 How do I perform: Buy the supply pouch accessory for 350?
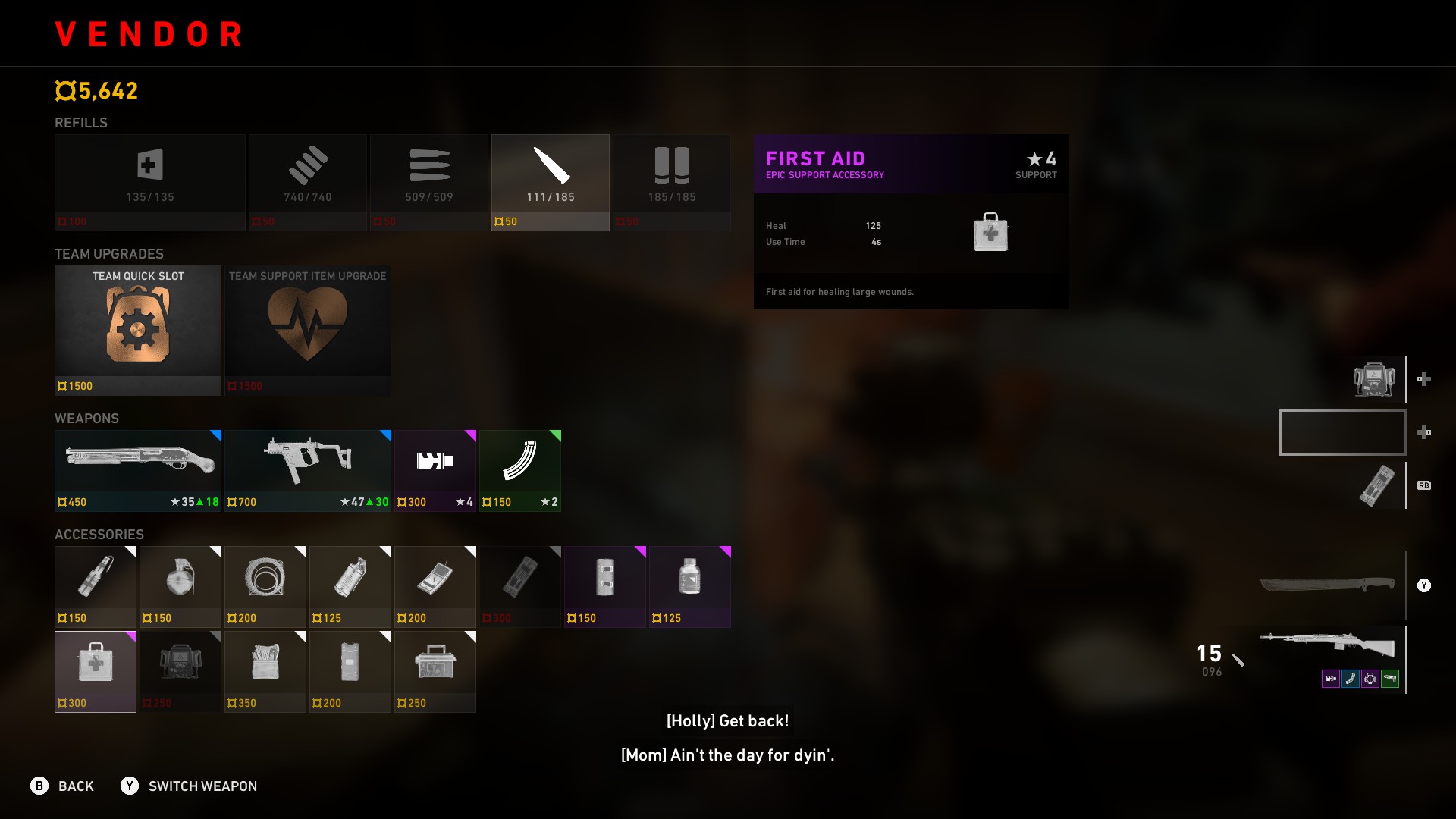[x=265, y=671]
